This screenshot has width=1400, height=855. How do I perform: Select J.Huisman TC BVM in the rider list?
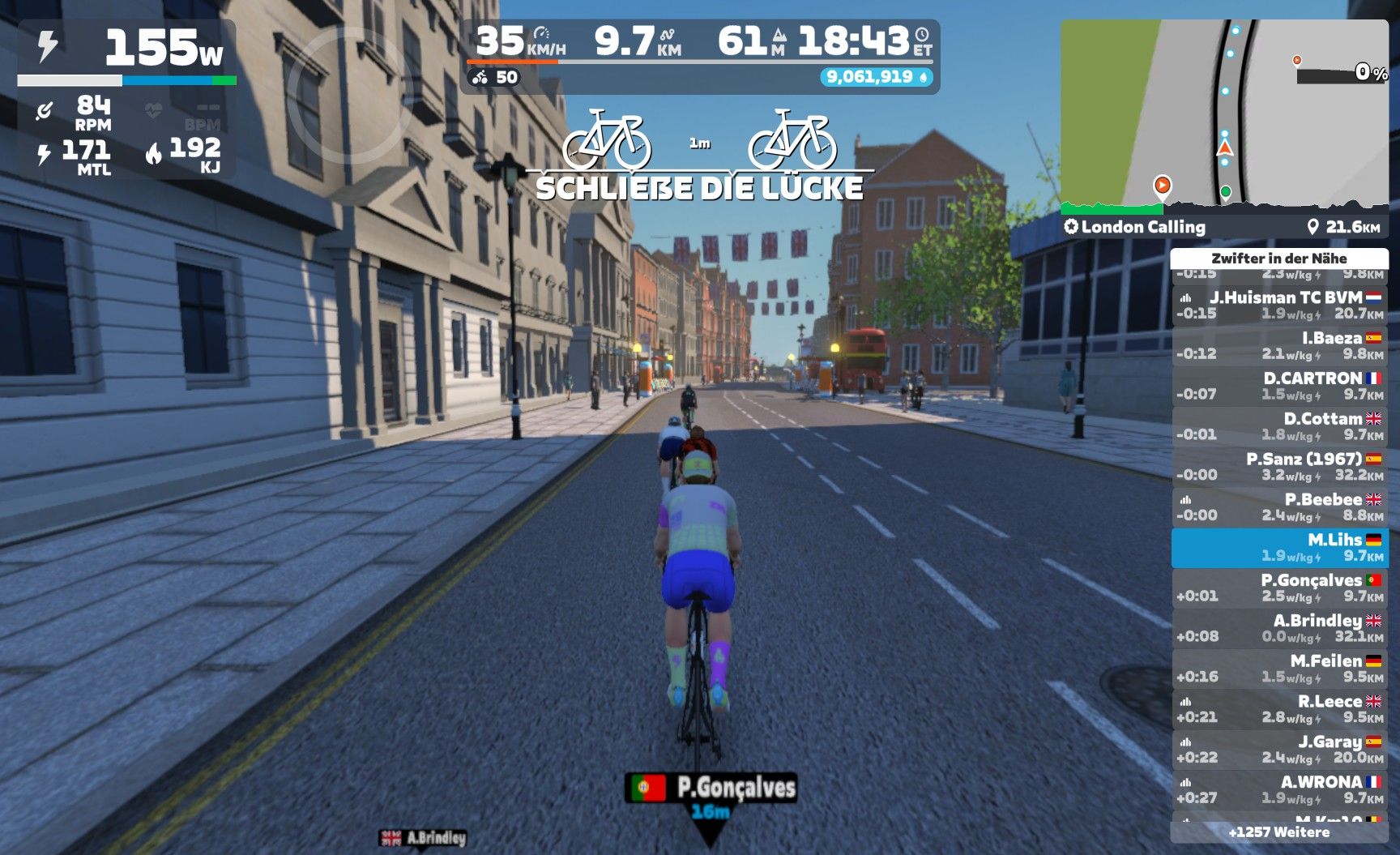(x=1278, y=306)
